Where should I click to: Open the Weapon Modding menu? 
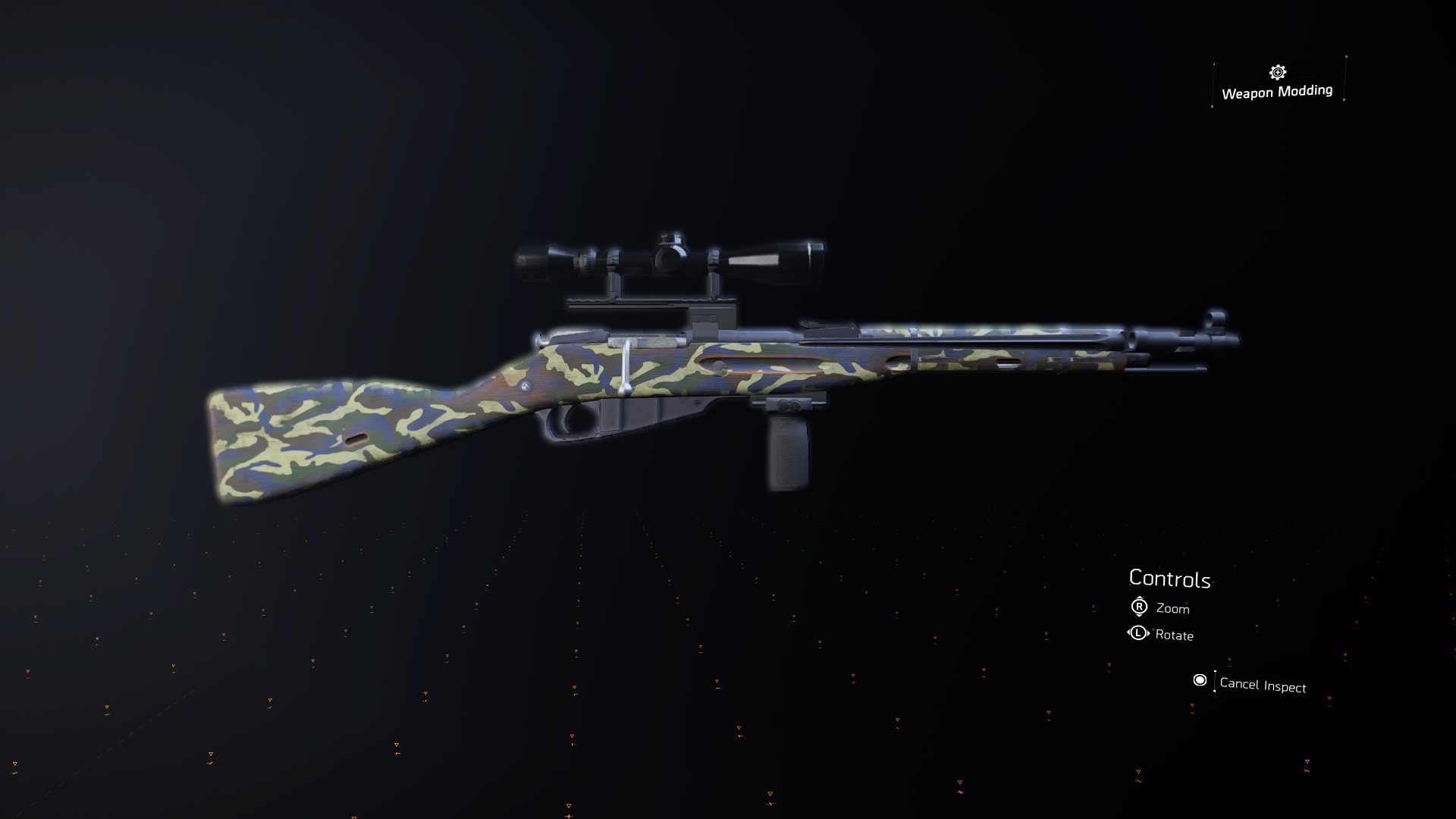point(1277,92)
